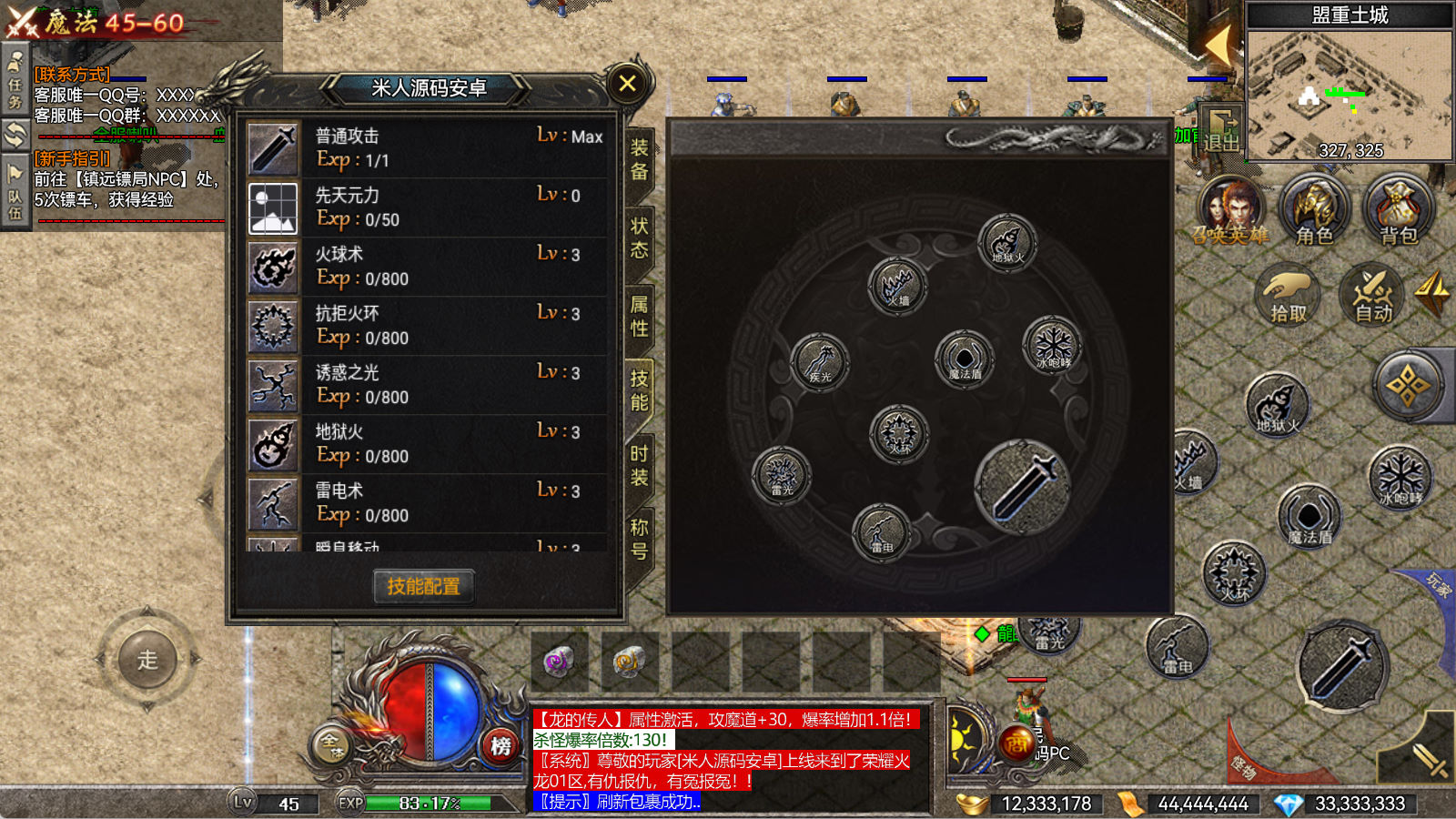Close the skill panel window
Viewport: 1456px width, 819px height.
pyautogui.click(x=627, y=84)
